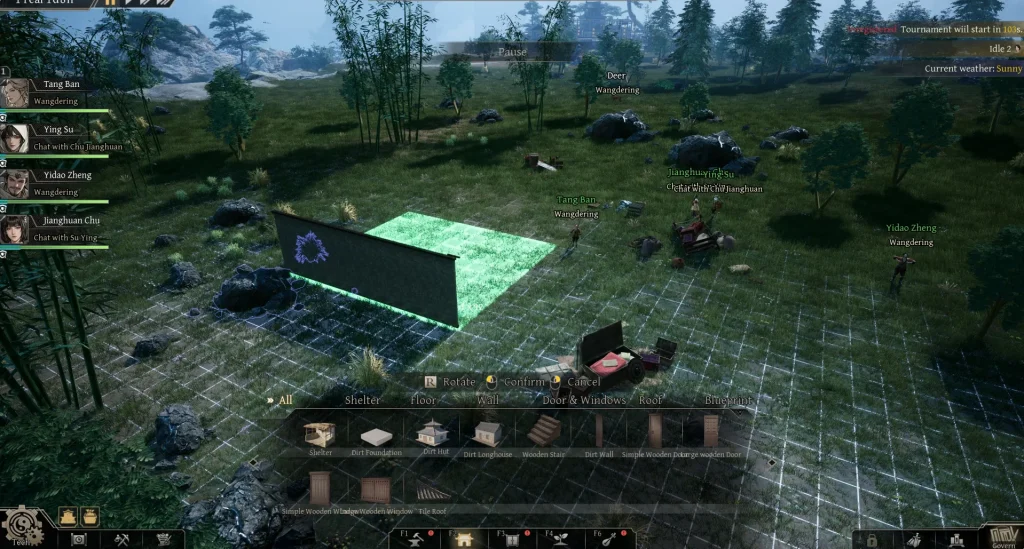Select the Dirt Longhouse building
This screenshot has width=1024, height=549.
tap(488, 433)
